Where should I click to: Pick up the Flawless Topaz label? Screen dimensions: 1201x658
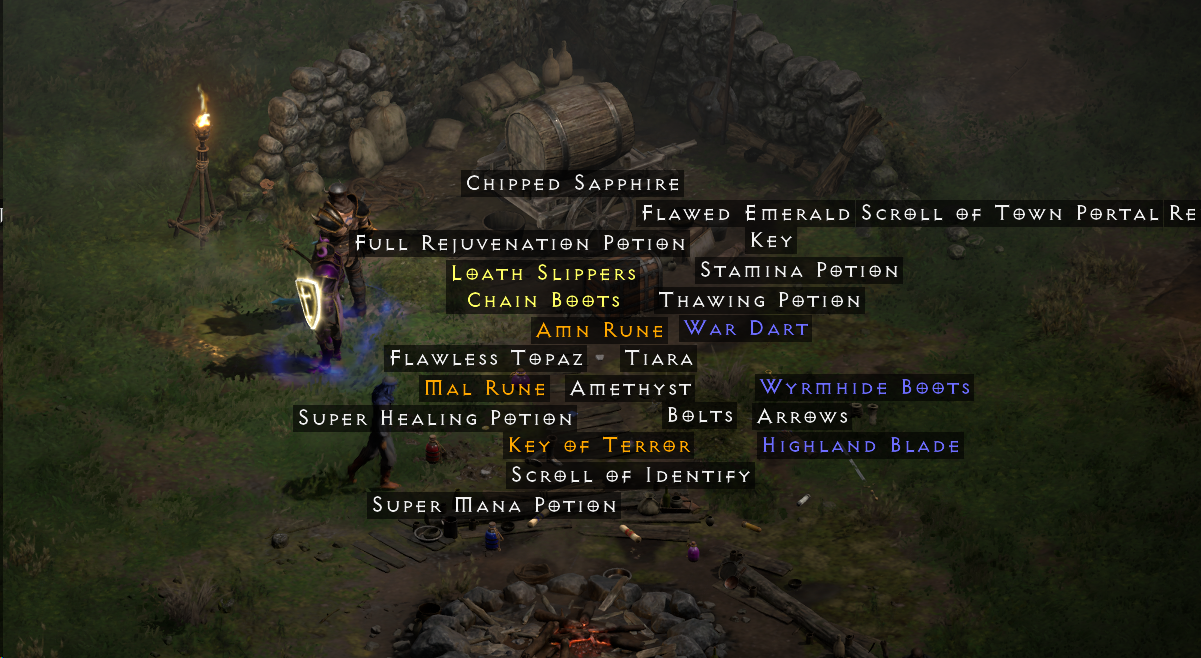486,359
